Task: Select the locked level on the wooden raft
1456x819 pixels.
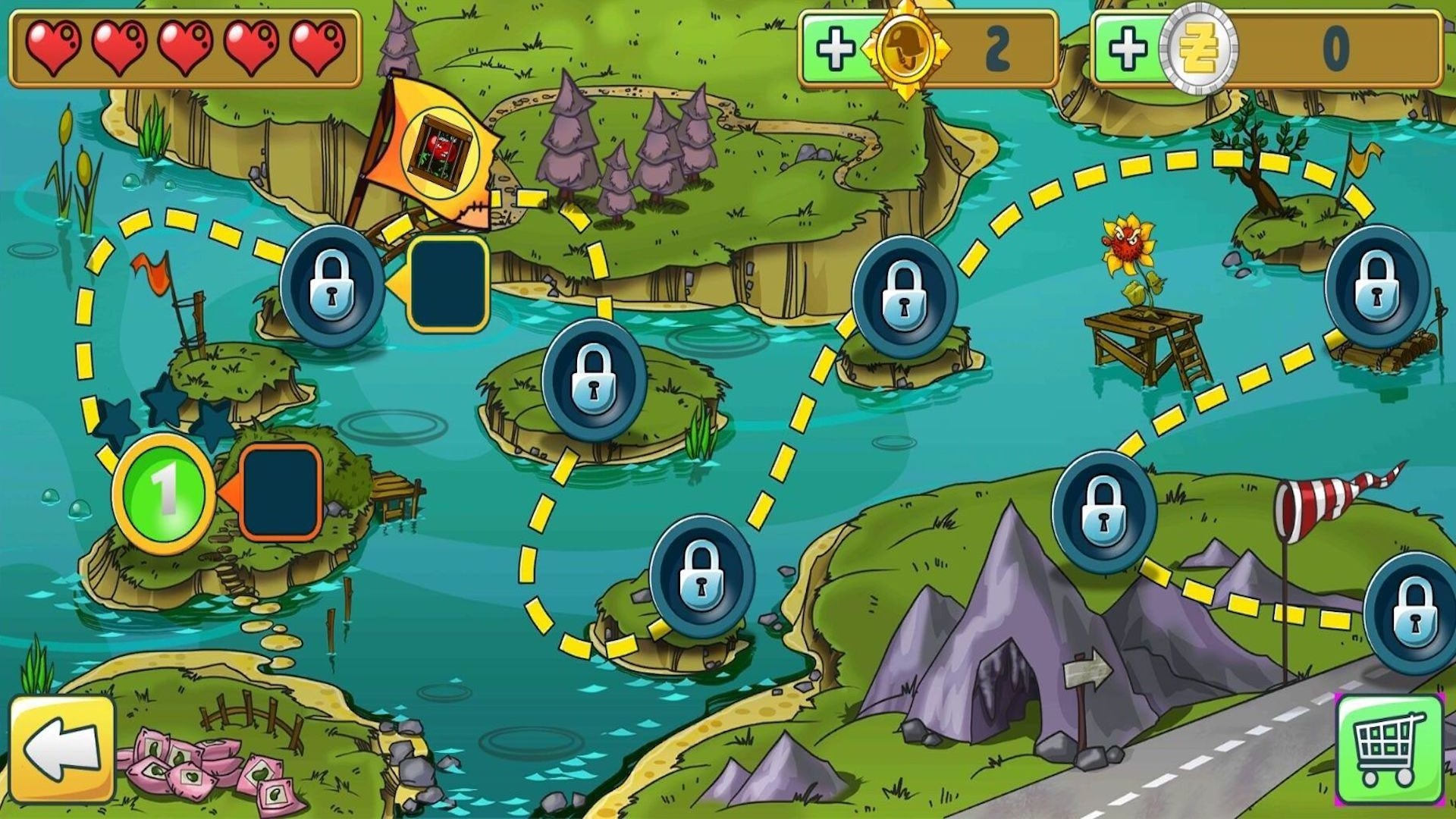Action: pyautogui.click(x=1376, y=285)
